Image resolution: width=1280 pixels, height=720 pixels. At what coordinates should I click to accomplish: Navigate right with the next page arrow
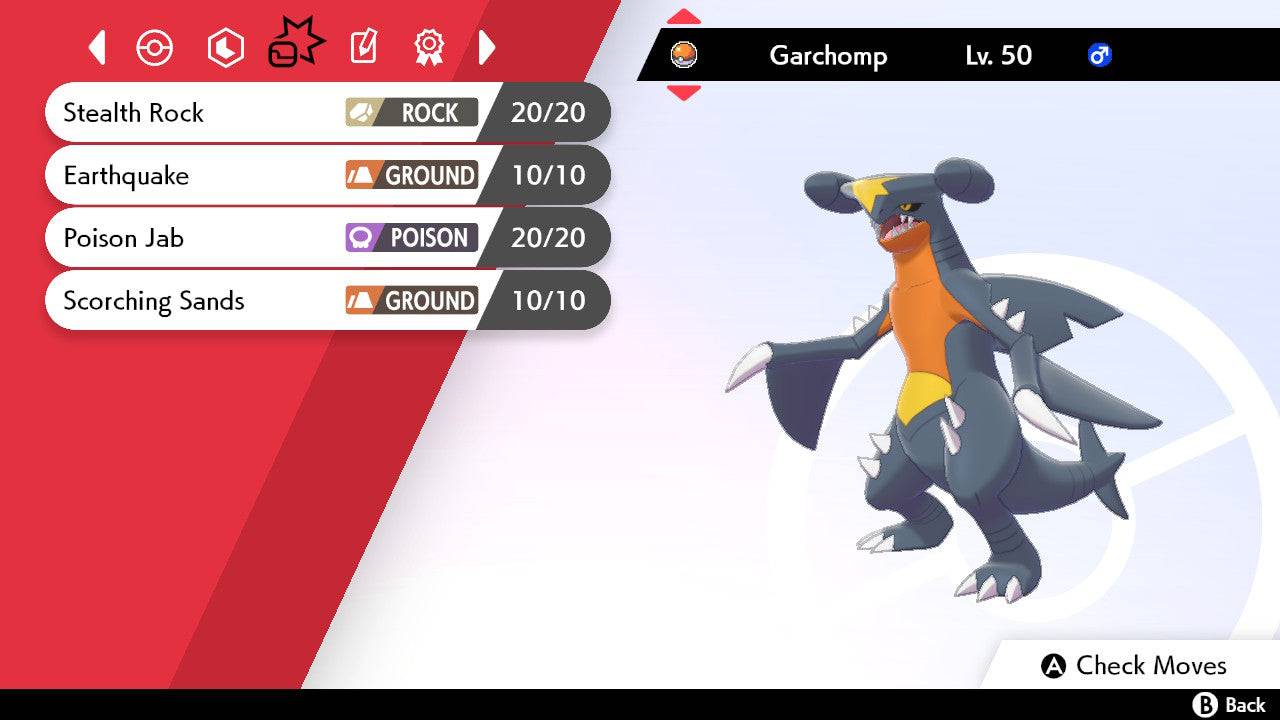coord(487,47)
